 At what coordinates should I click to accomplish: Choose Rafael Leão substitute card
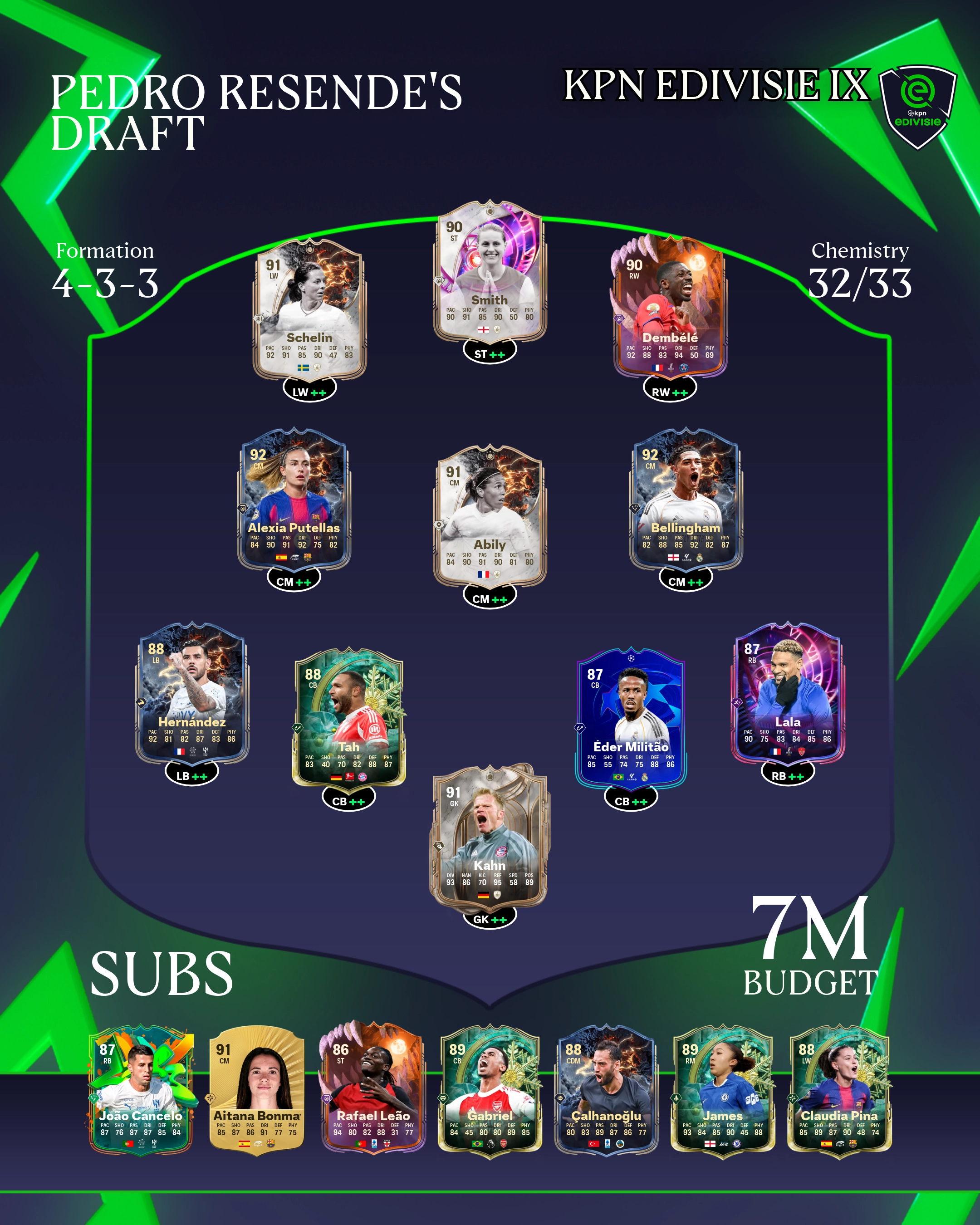pyautogui.click(x=372, y=1091)
